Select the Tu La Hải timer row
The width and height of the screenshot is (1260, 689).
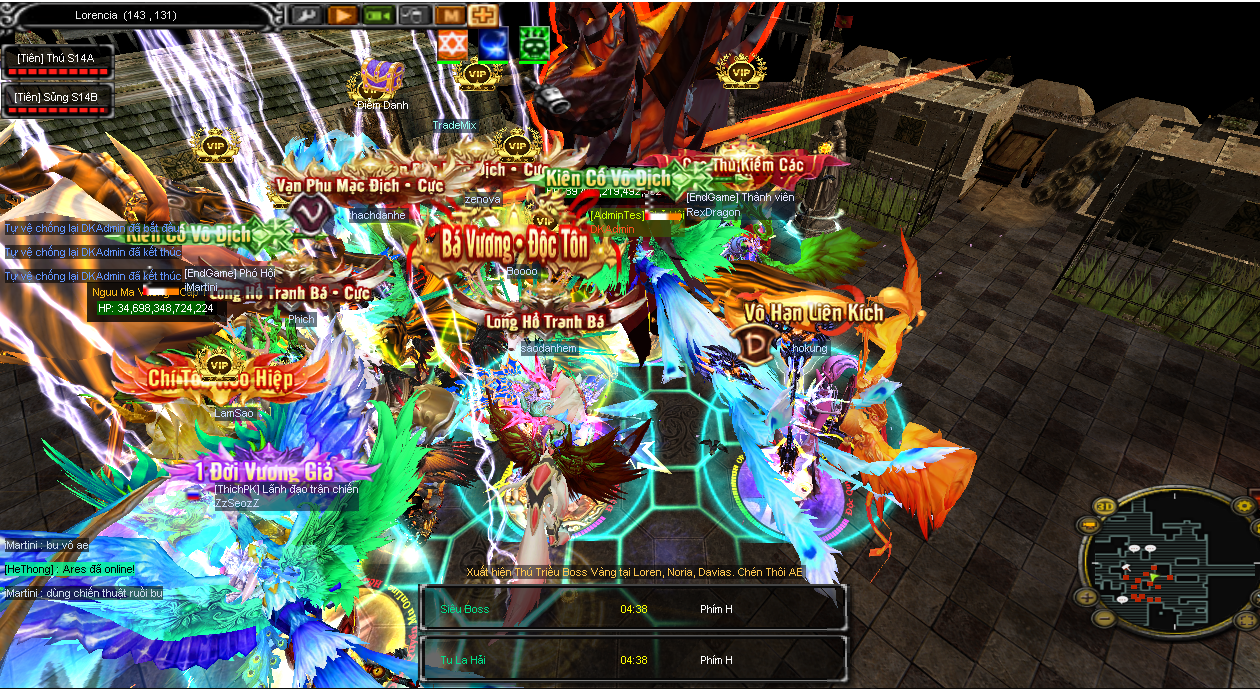click(633, 660)
